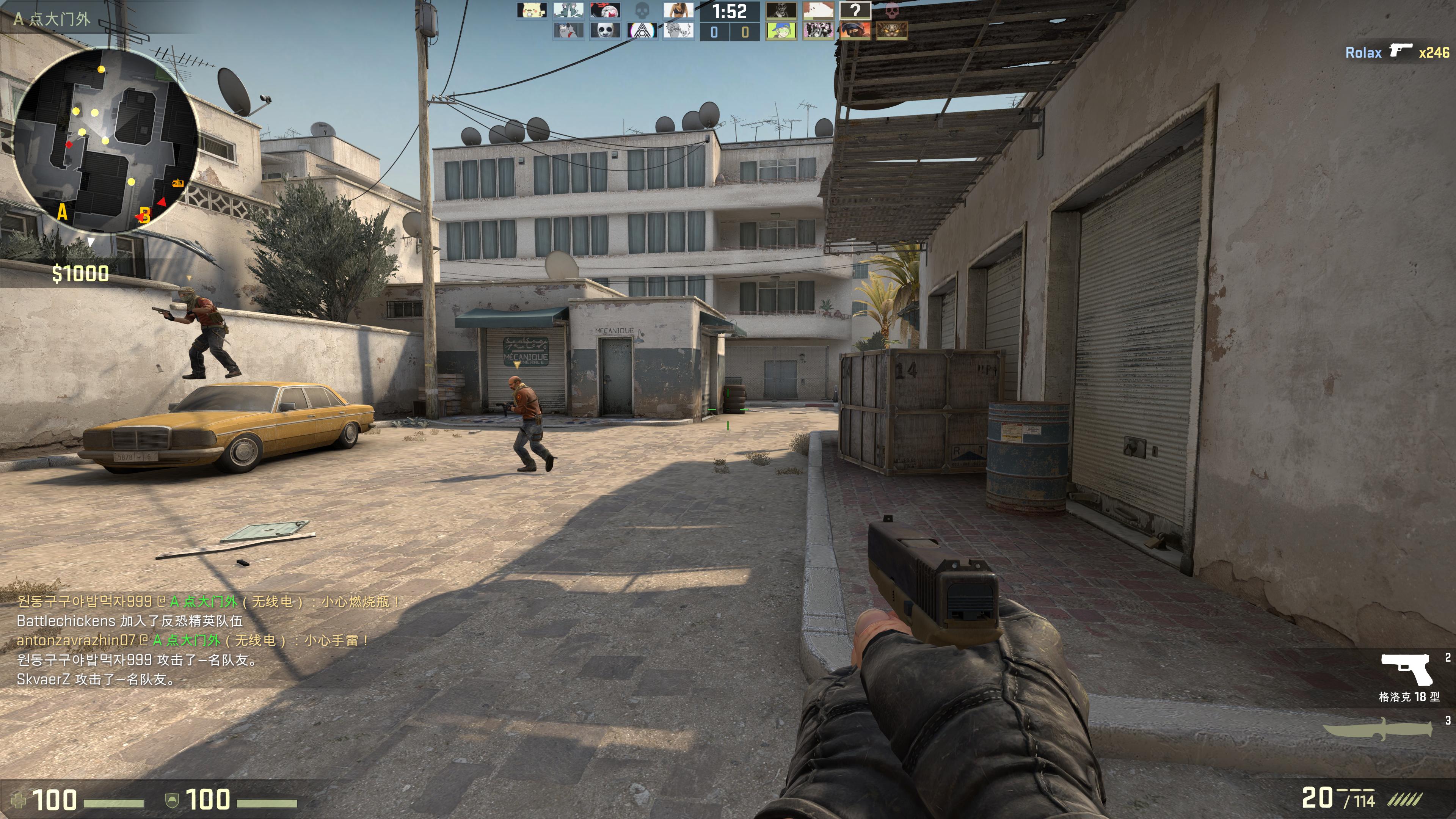This screenshot has width=1456, height=819.
Task: Click the bomb site B marker on radar
Action: 145,215
